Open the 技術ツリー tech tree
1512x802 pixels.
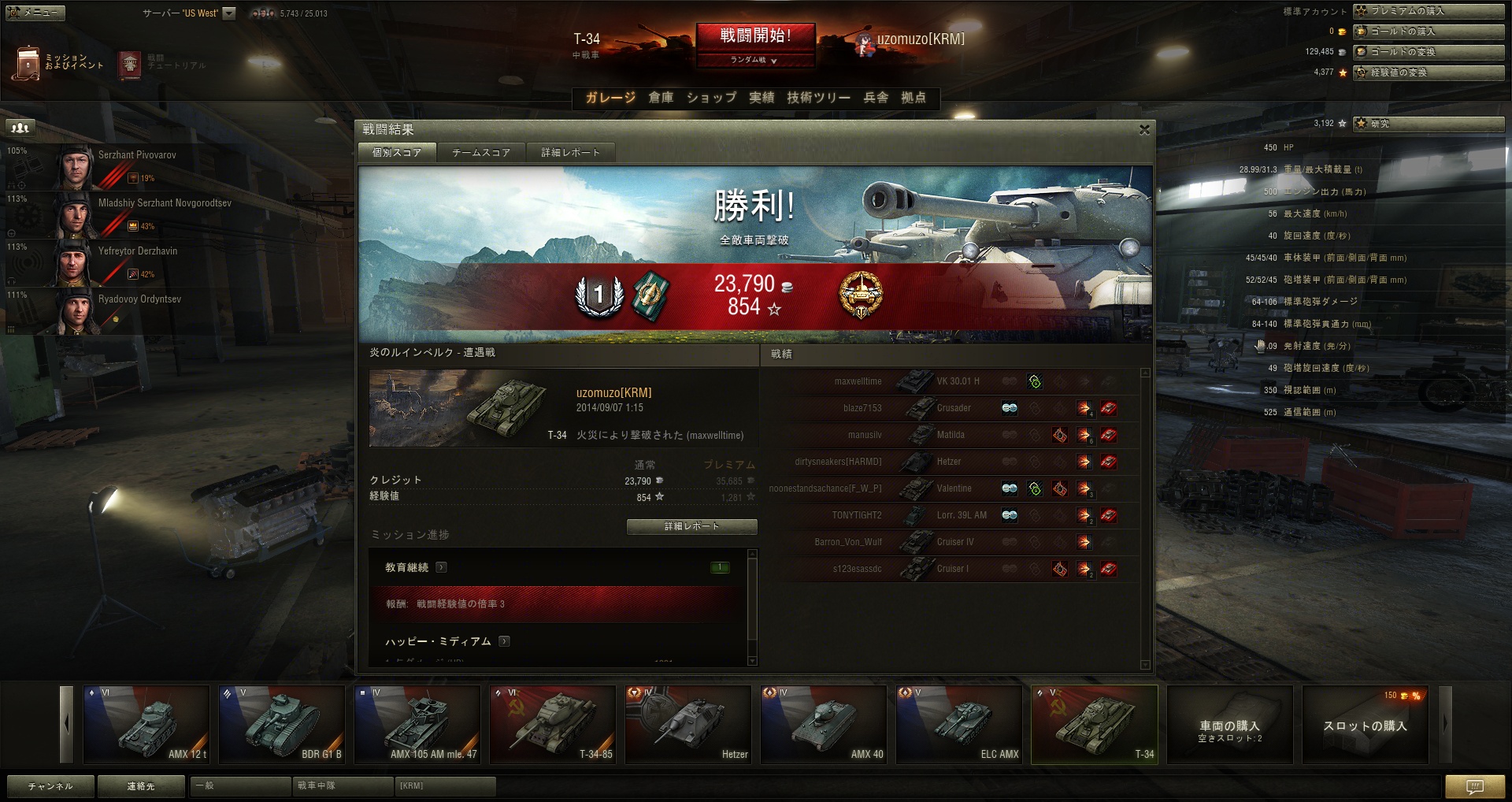[x=818, y=98]
